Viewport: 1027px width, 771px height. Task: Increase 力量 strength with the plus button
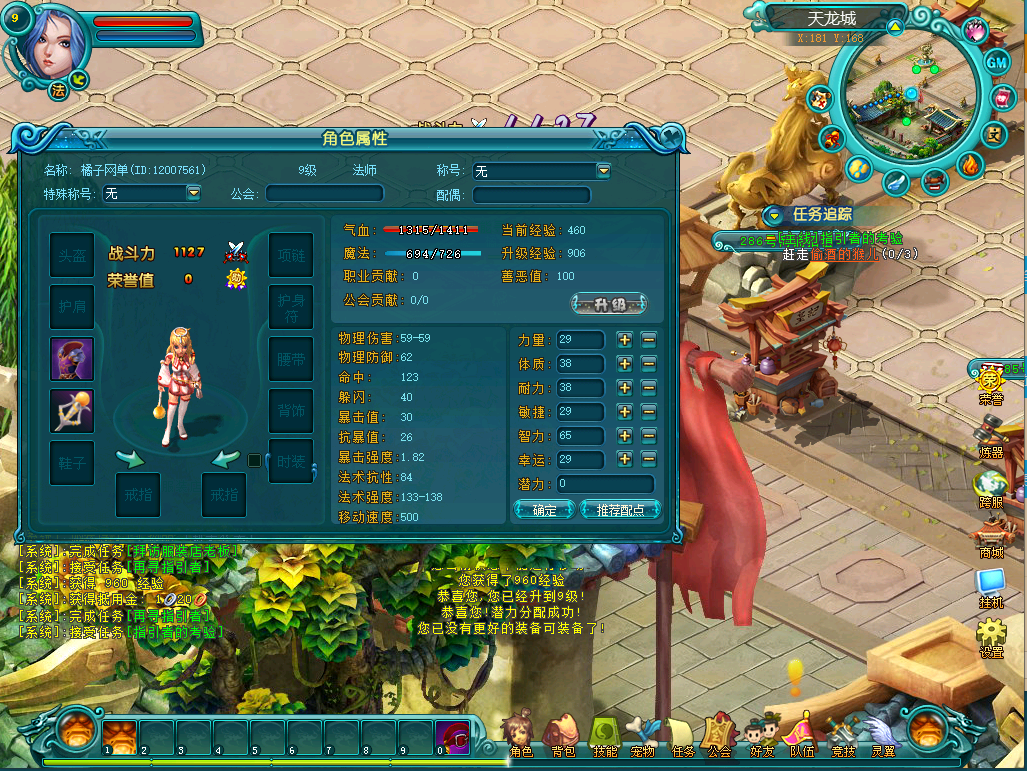tap(625, 340)
